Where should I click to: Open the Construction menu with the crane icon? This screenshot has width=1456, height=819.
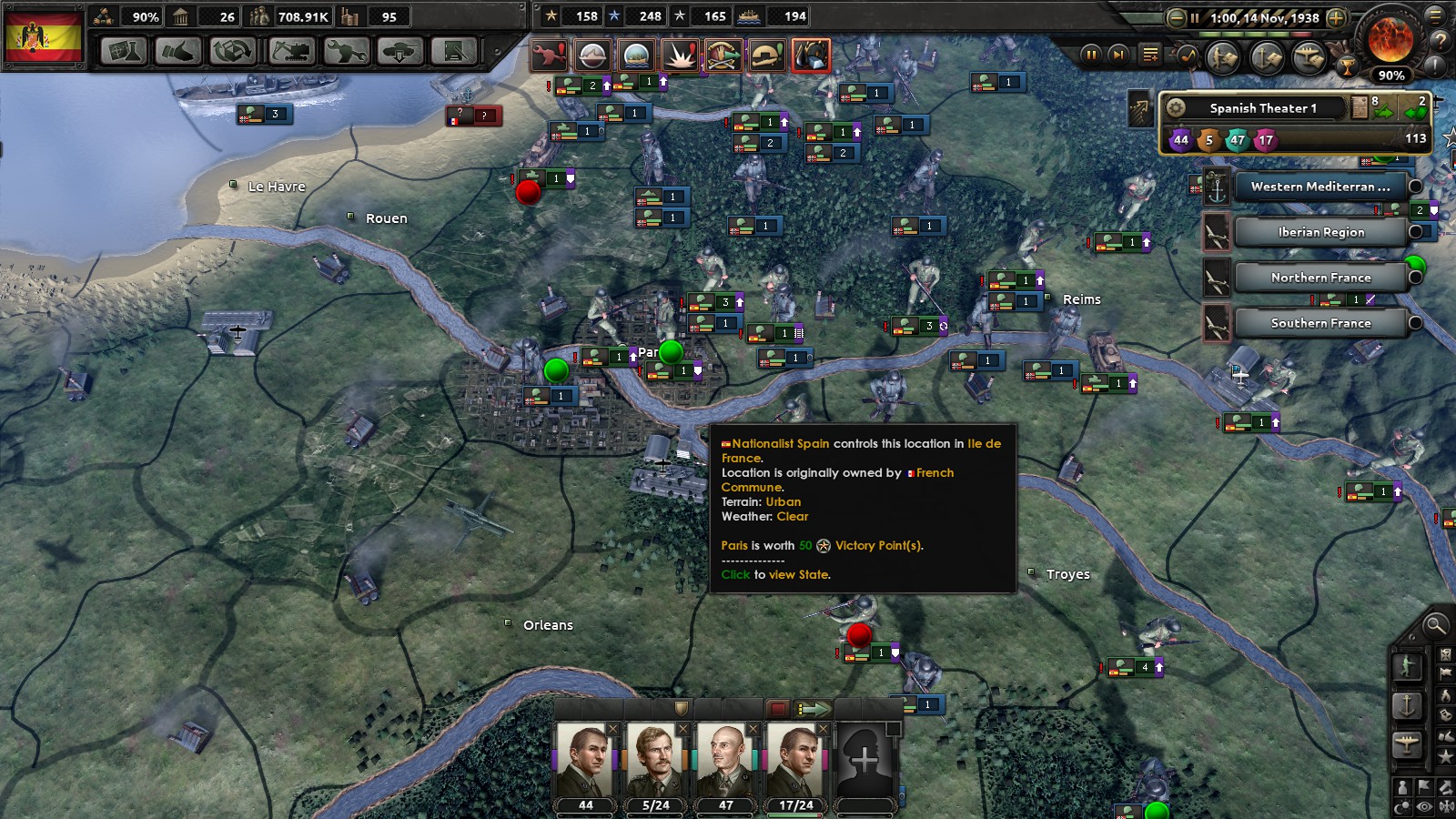[290, 51]
